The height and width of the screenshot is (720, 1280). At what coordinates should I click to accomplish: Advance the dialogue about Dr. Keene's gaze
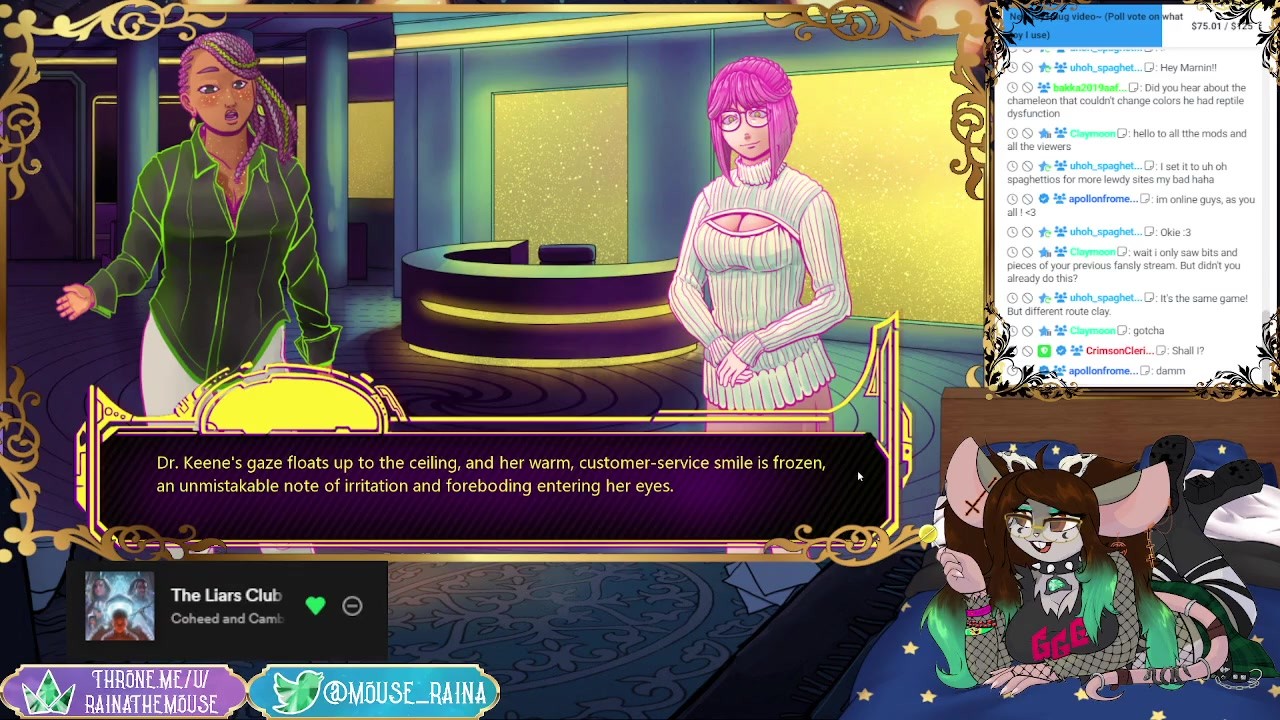coord(490,475)
